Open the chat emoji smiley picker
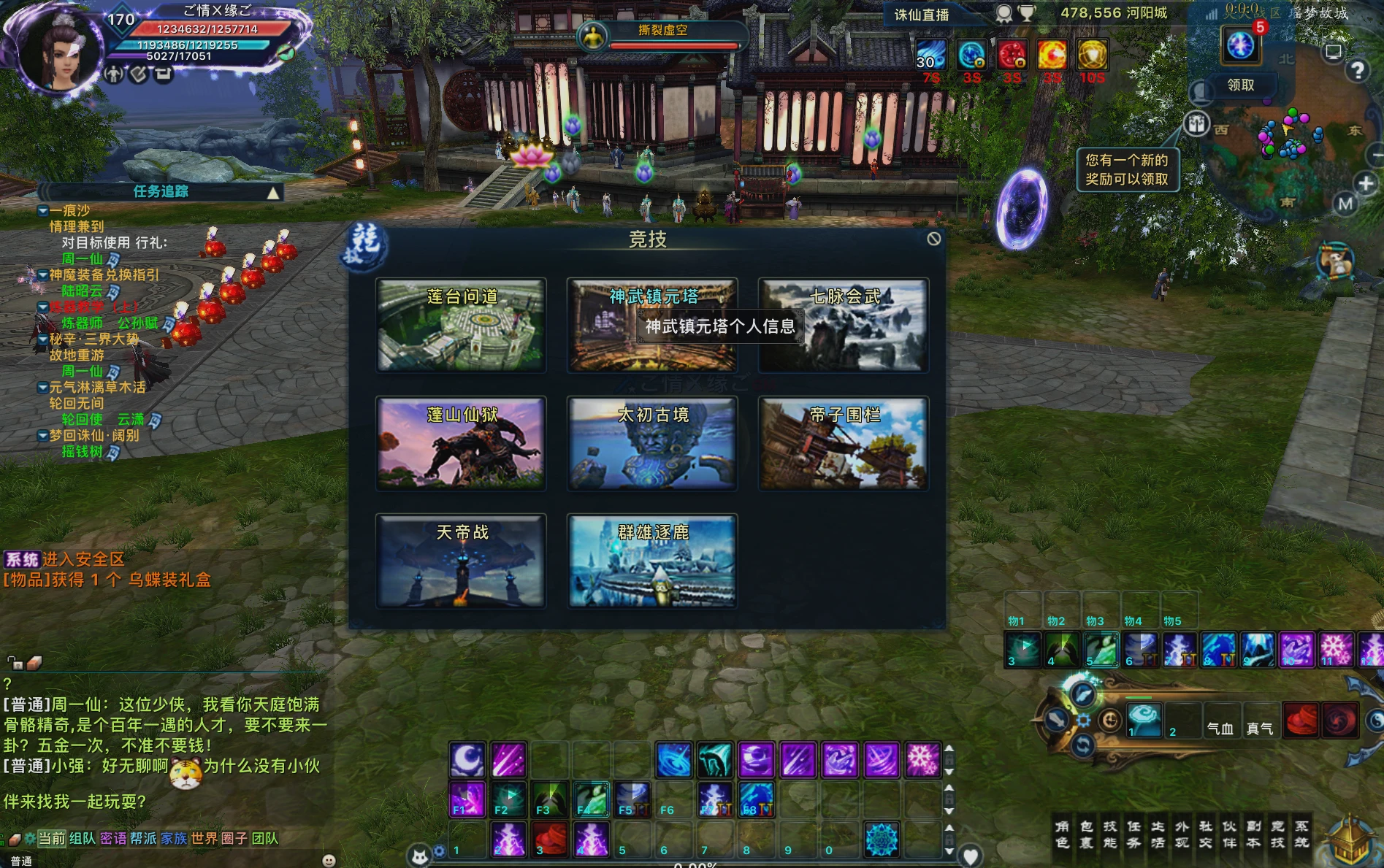 [329, 861]
